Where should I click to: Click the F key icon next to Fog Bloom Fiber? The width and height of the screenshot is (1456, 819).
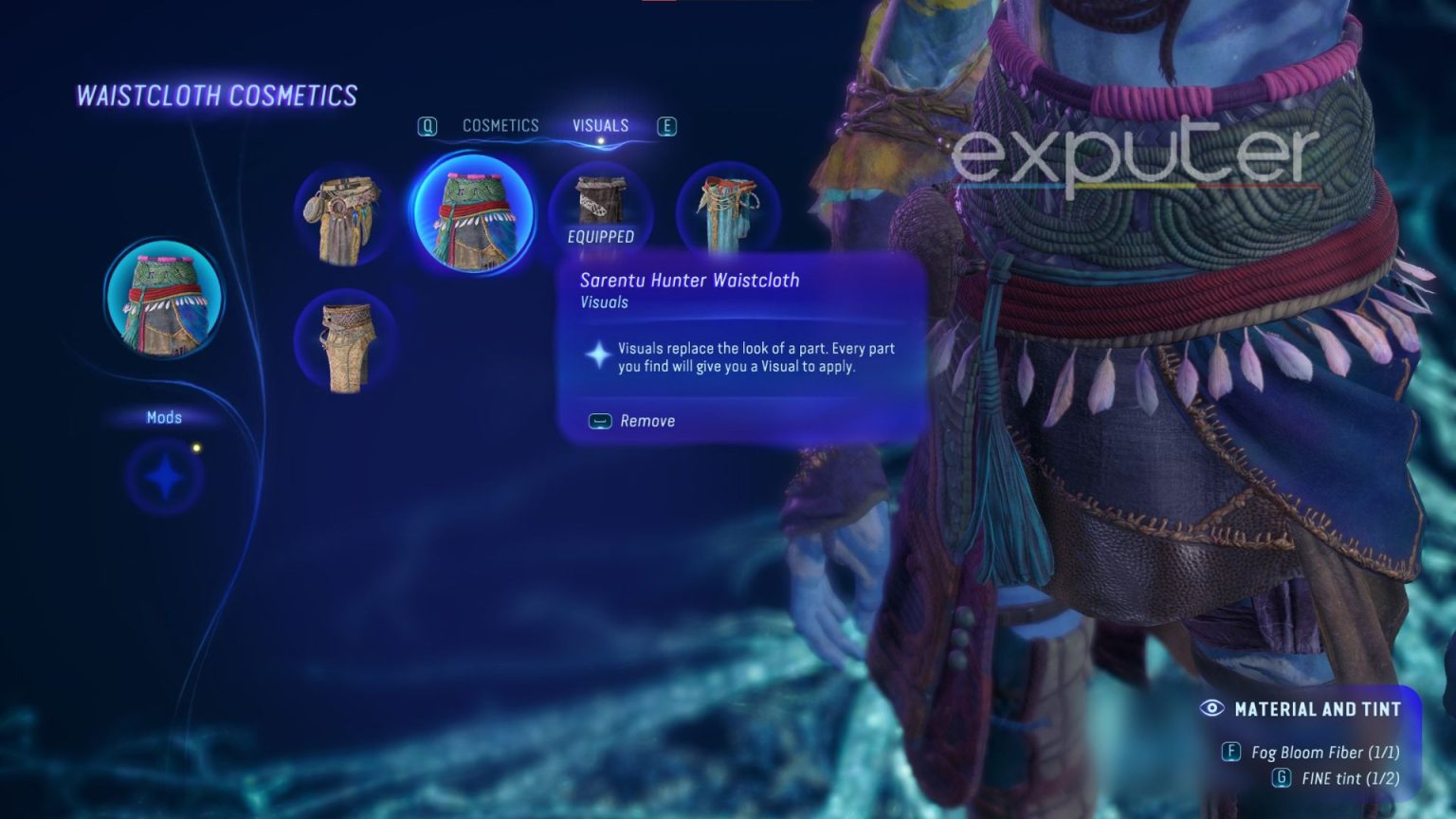(1232, 752)
